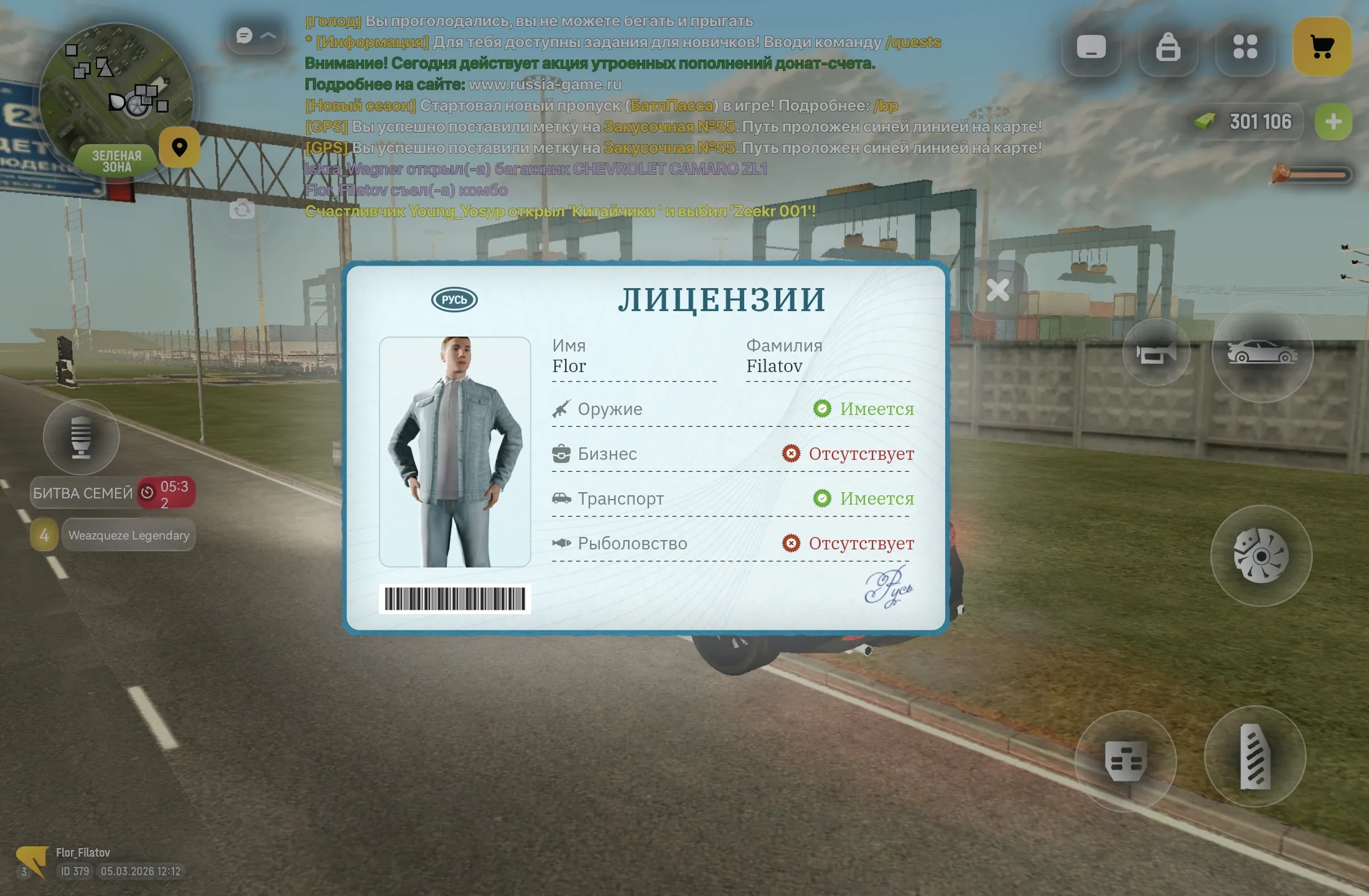Screen dimensions: 1369x896
Task: Add money with the green plus button
Action: [1333, 122]
